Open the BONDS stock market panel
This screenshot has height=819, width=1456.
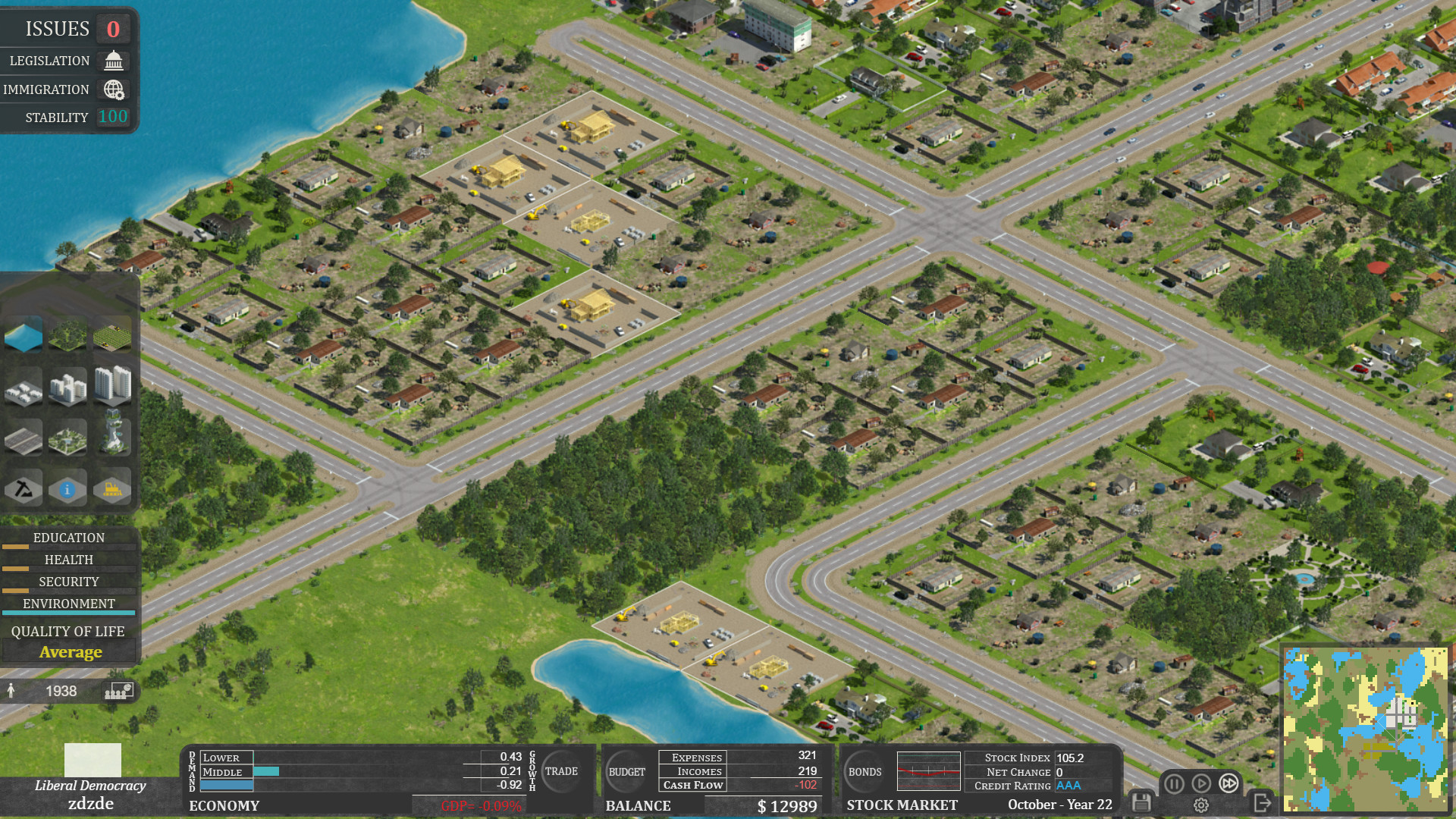click(x=864, y=771)
